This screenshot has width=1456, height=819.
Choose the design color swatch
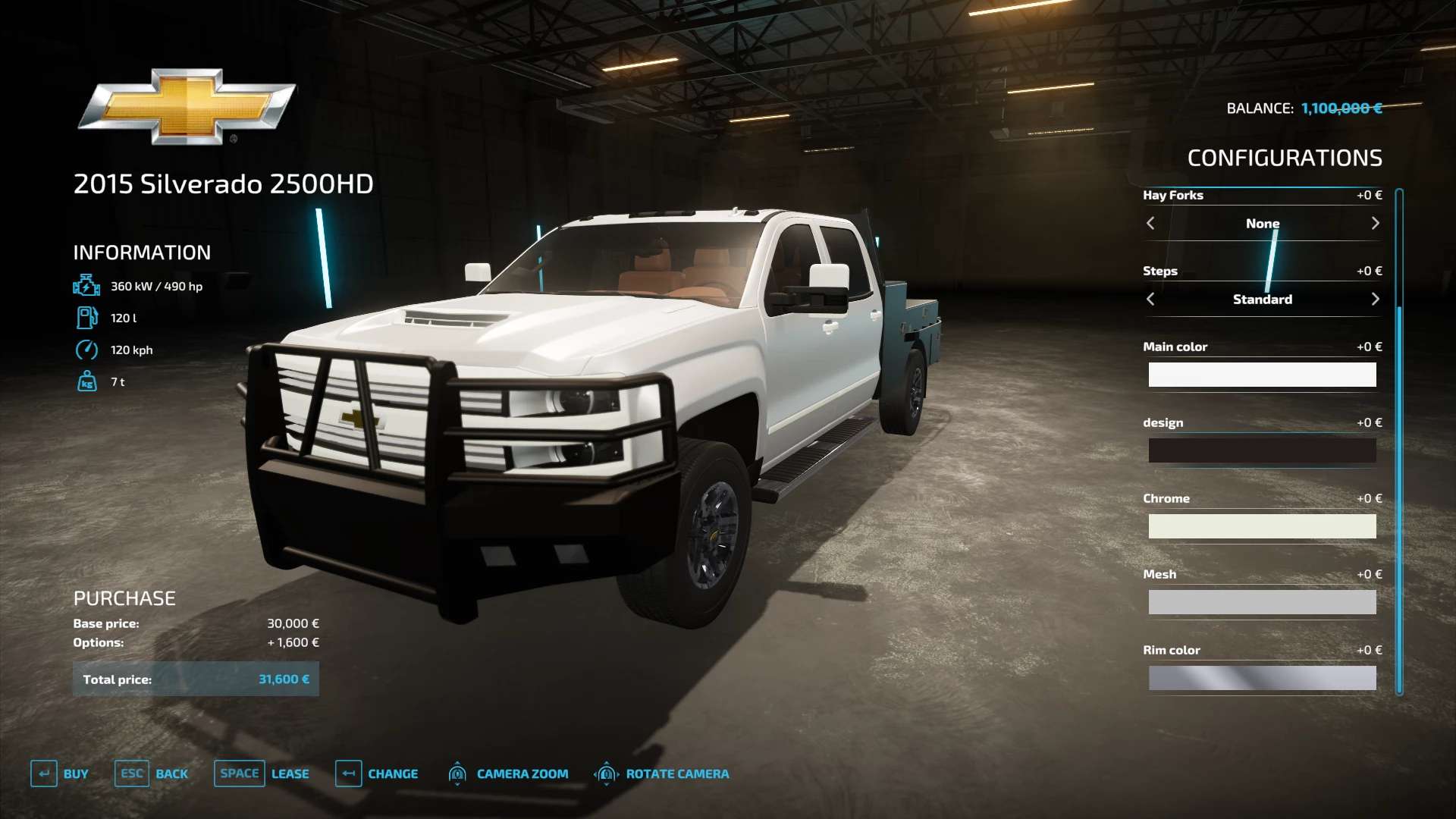click(x=1262, y=450)
